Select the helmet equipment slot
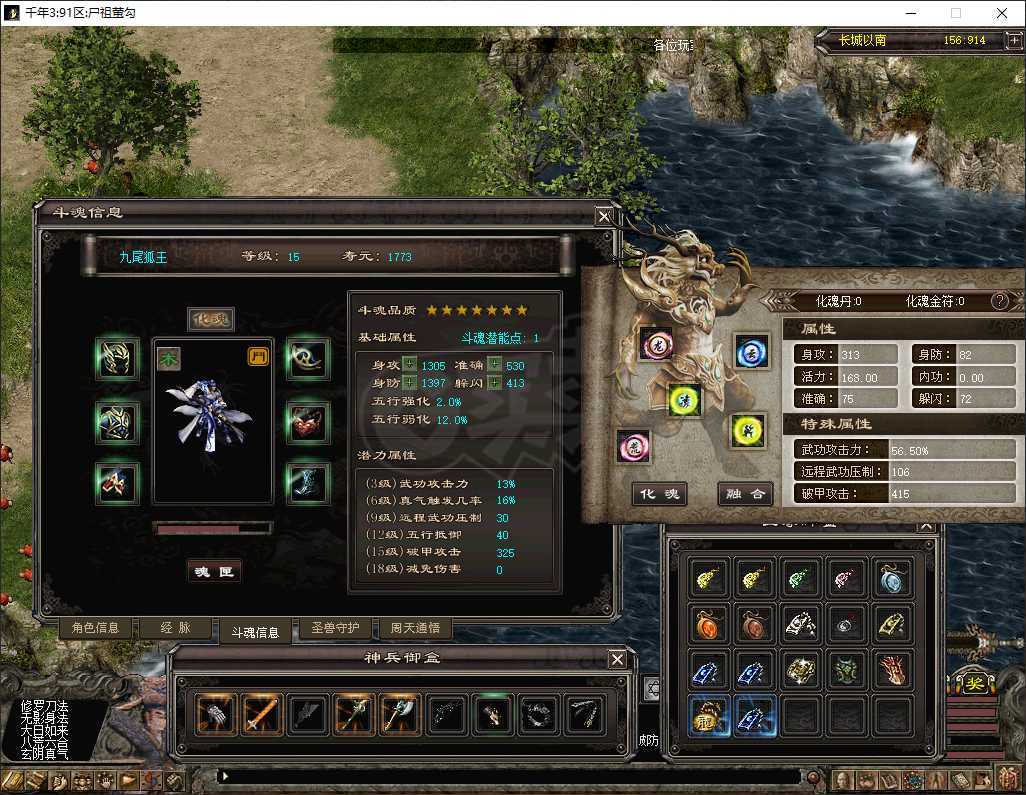The width and height of the screenshot is (1026, 795). point(116,359)
